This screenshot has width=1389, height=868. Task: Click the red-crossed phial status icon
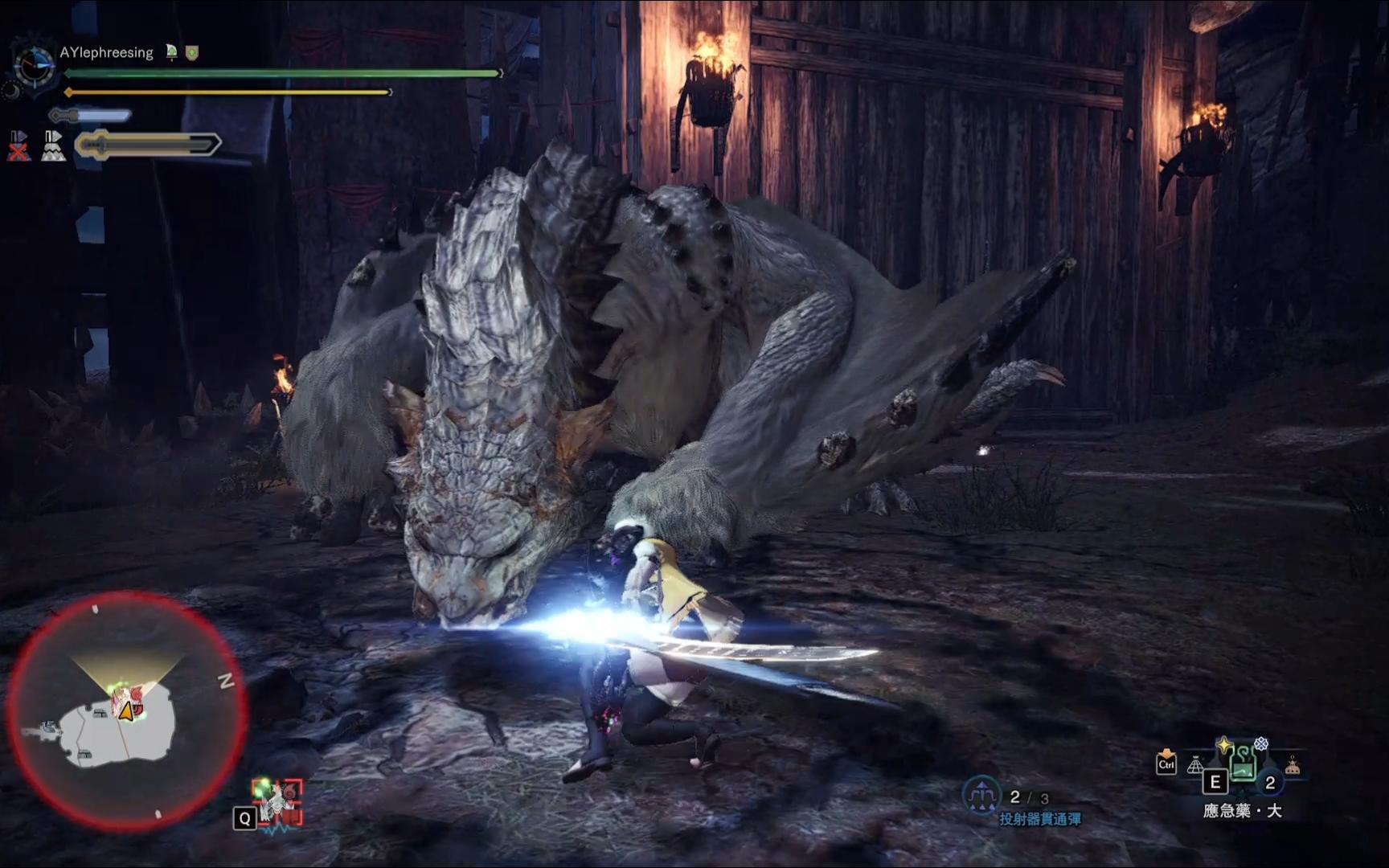tap(18, 146)
